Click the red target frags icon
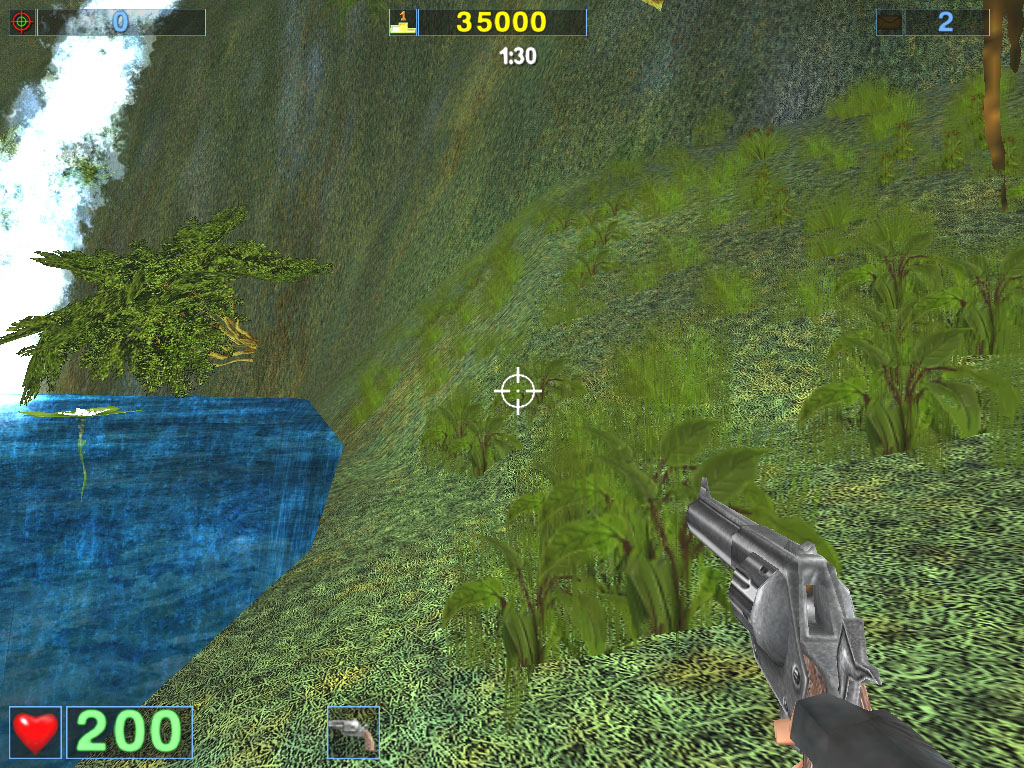Screen dimensions: 1024x768 [x=22, y=22]
